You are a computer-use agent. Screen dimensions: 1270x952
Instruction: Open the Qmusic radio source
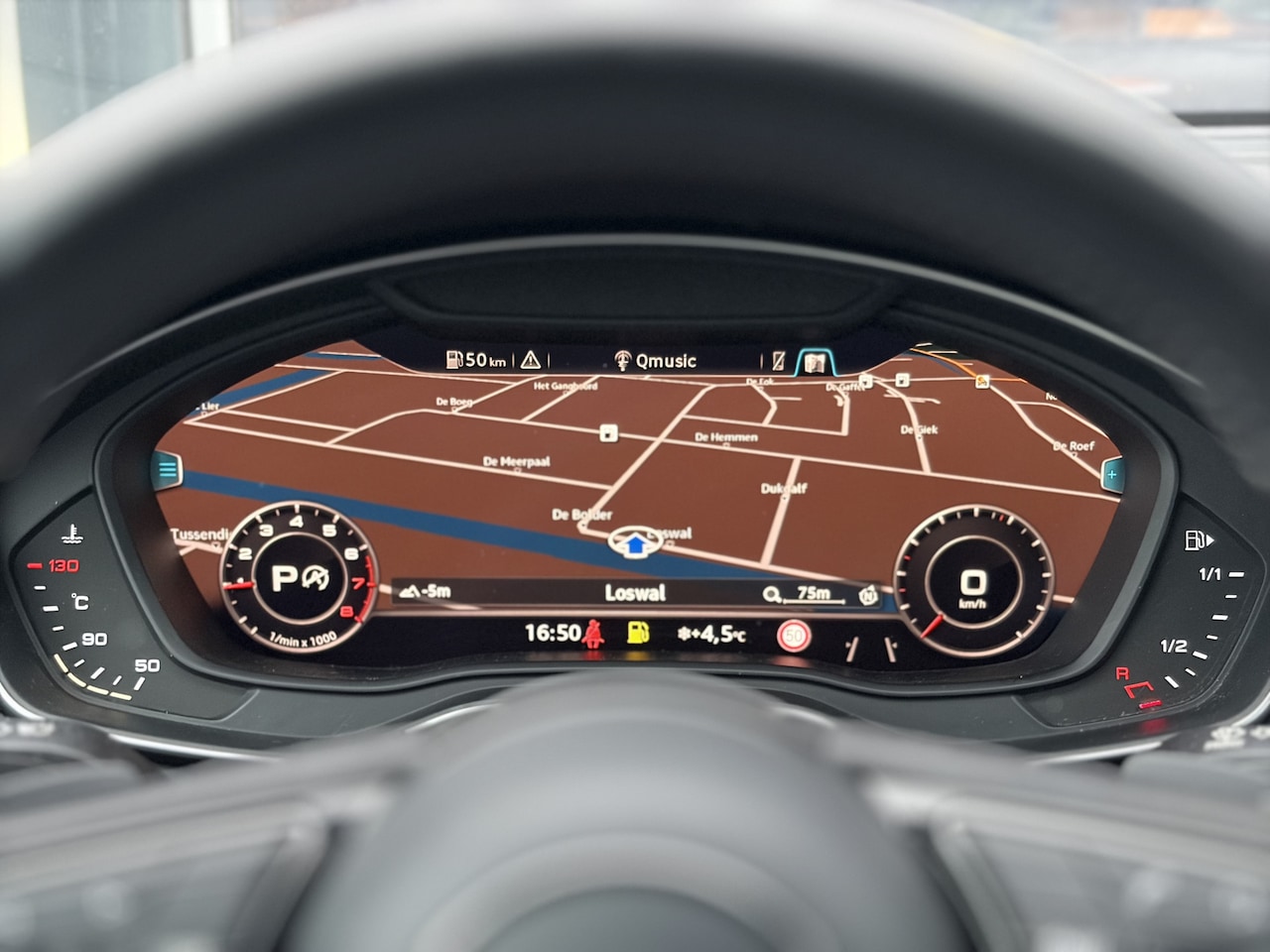(x=656, y=361)
